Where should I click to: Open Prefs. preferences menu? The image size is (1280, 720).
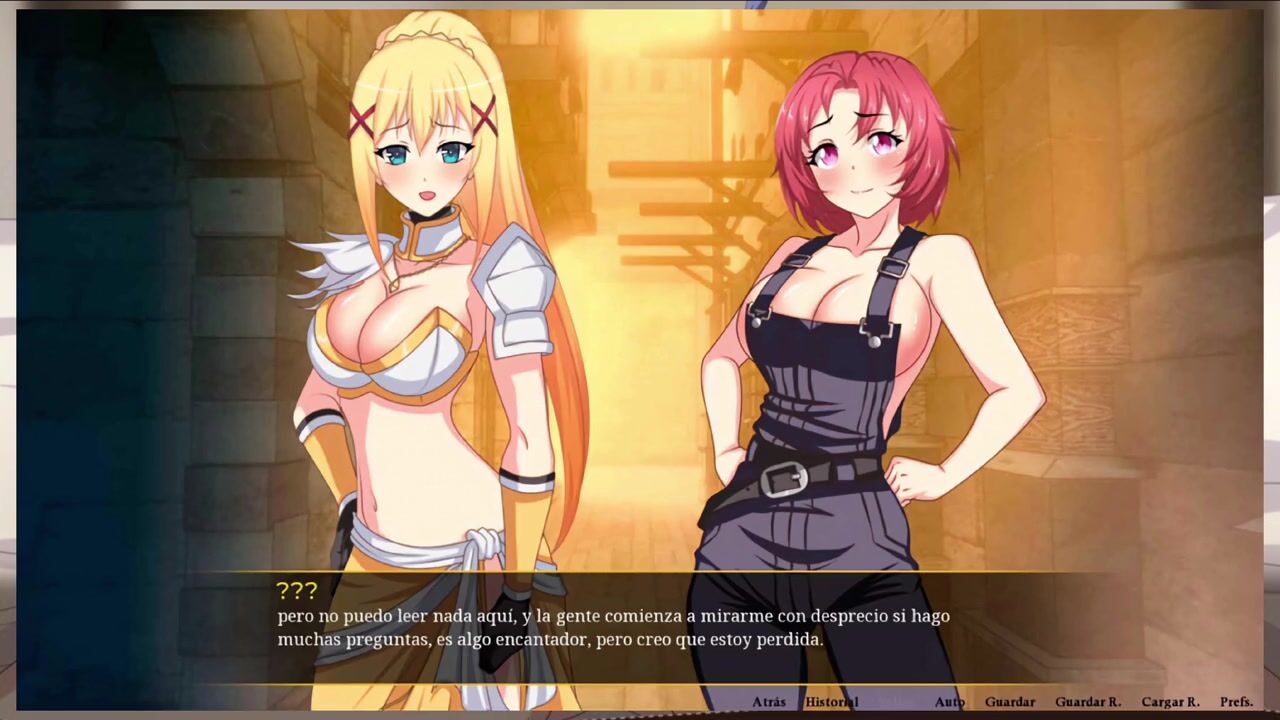1236,702
